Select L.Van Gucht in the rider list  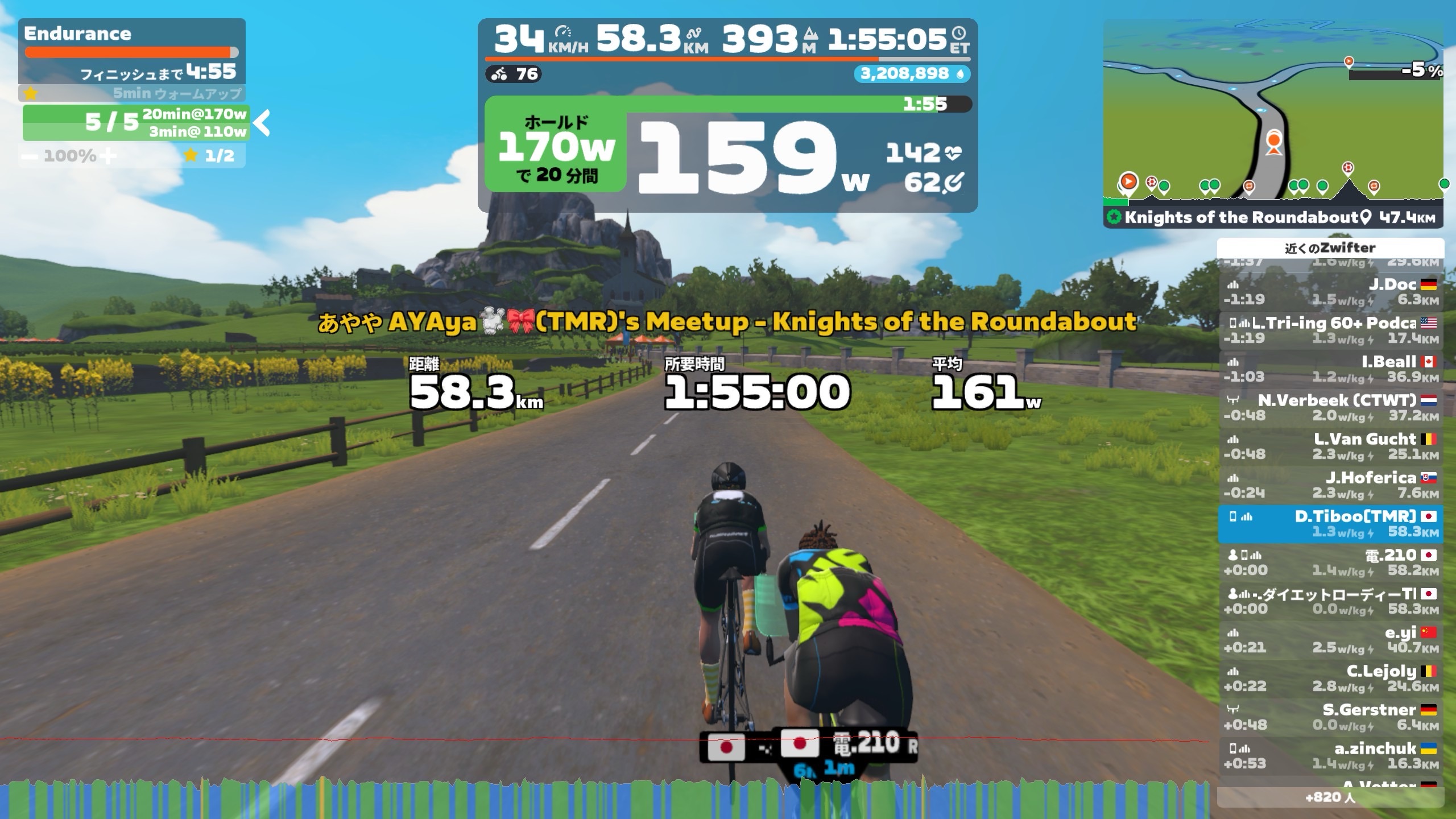[1330, 446]
